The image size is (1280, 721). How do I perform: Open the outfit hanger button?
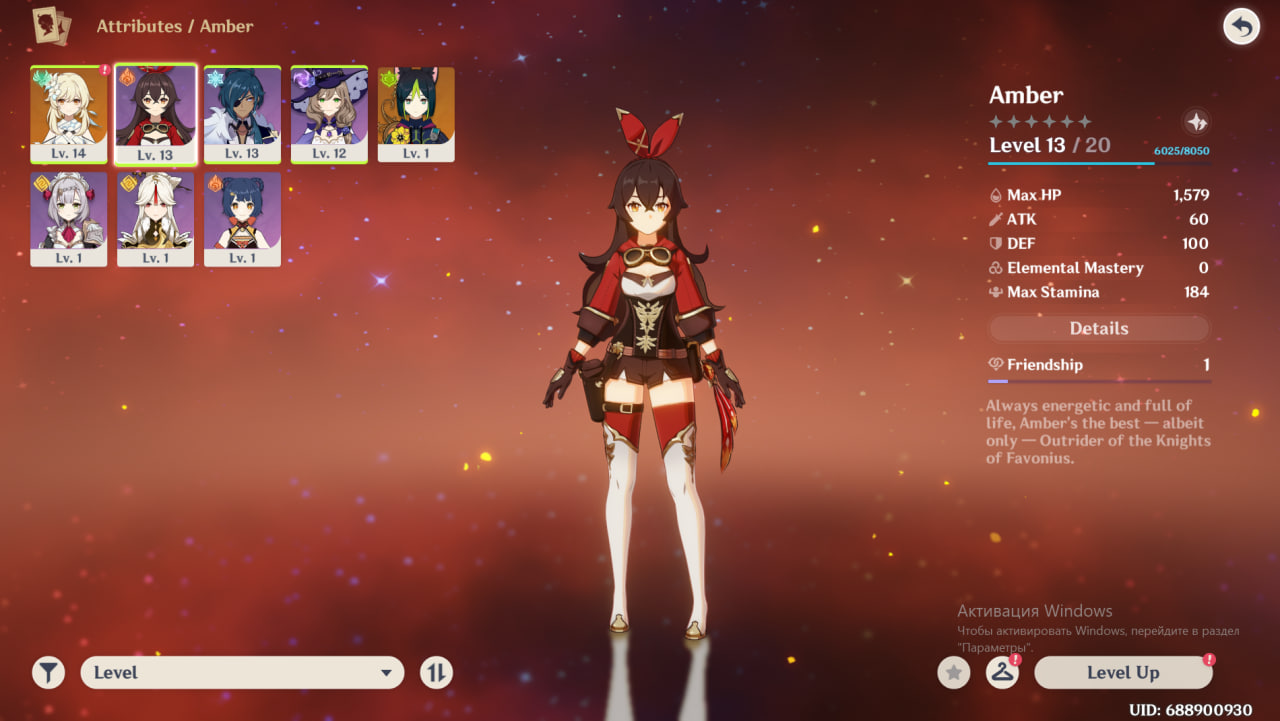[x=1002, y=673]
